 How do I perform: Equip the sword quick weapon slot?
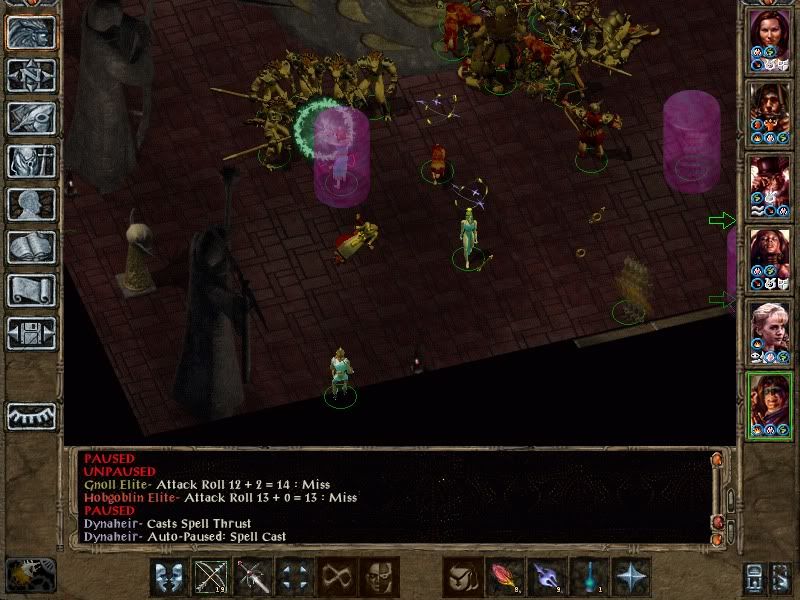click(x=251, y=577)
